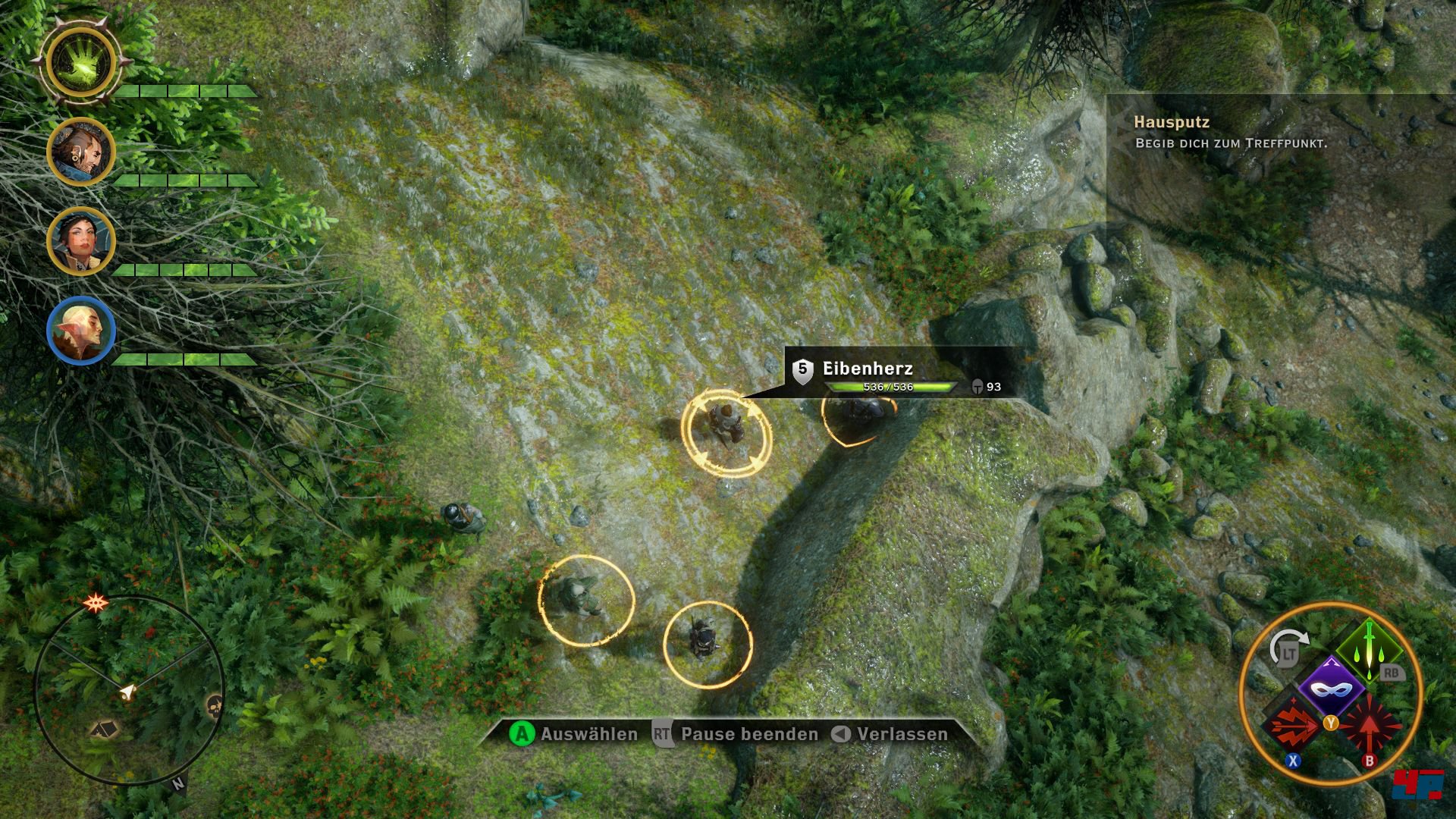Image resolution: width=1456 pixels, height=819 pixels.
Task: Select the skull marker on the minimap
Action: point(215,705)
